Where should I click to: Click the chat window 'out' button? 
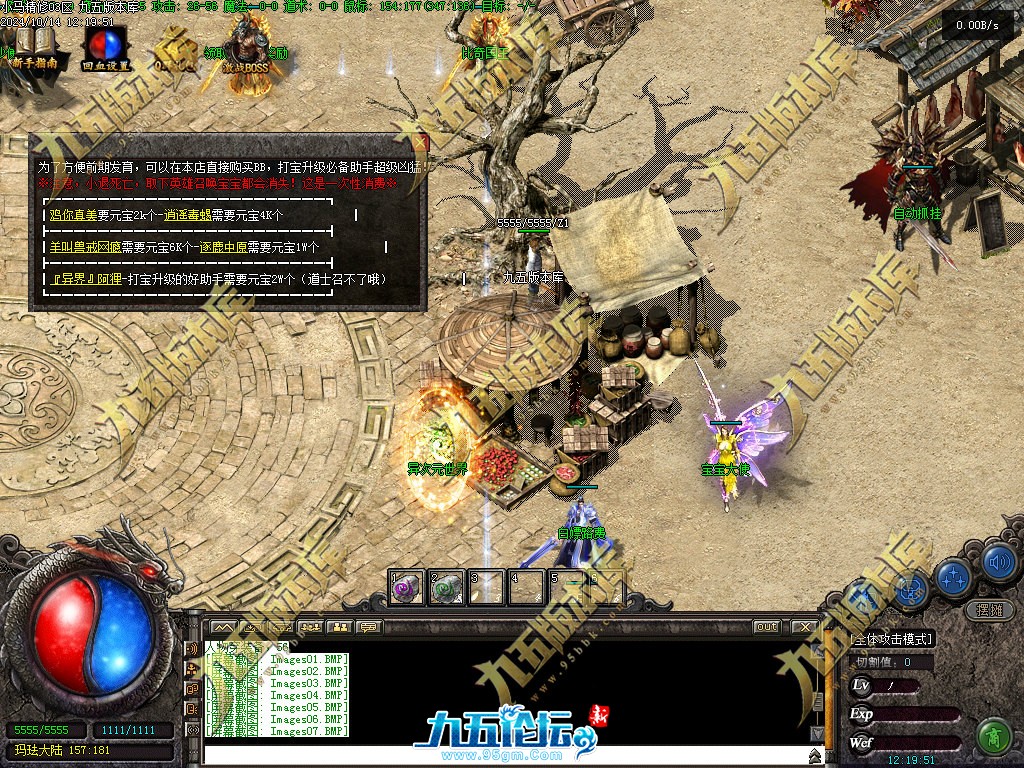click(766, 627)
